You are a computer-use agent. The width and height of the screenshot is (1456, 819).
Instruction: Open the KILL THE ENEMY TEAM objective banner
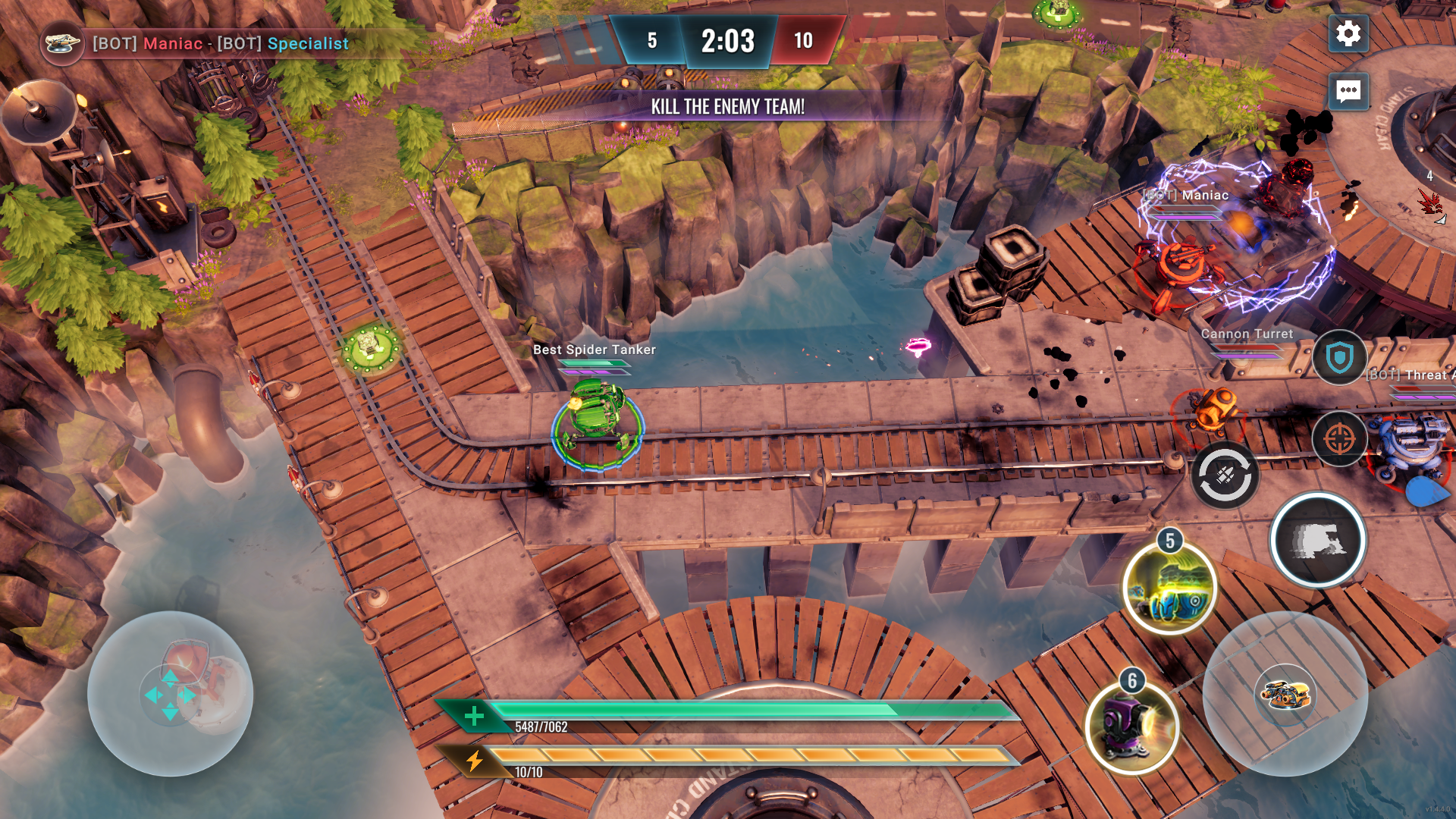[x=726, y=107]
